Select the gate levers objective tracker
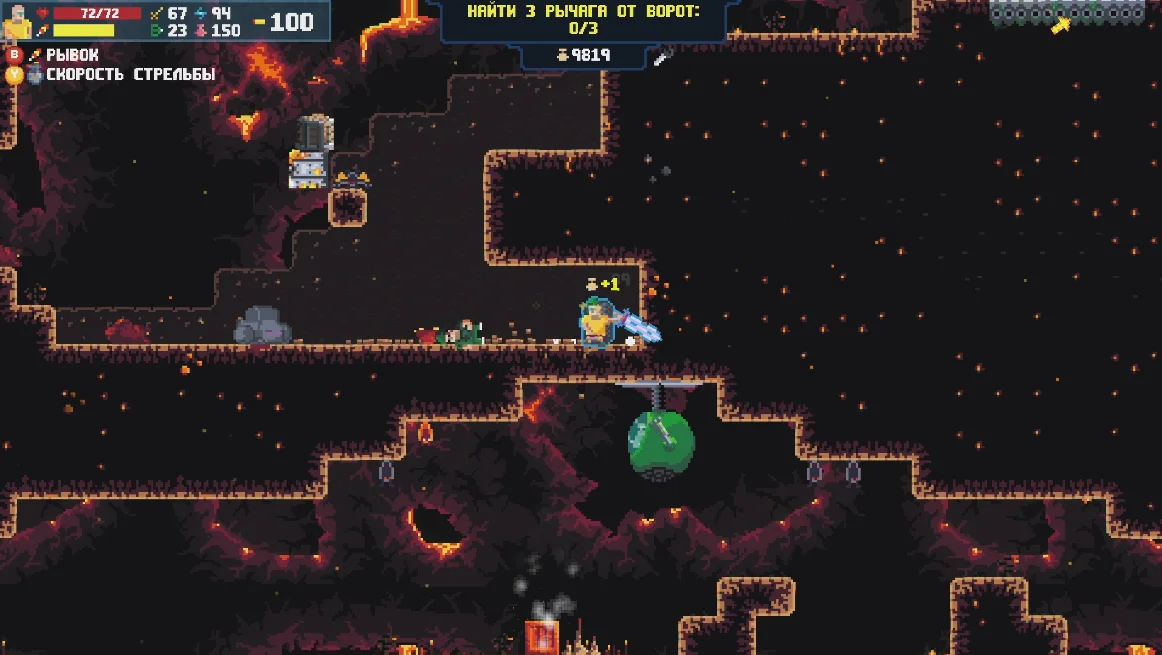 click(x=583, y=20)
